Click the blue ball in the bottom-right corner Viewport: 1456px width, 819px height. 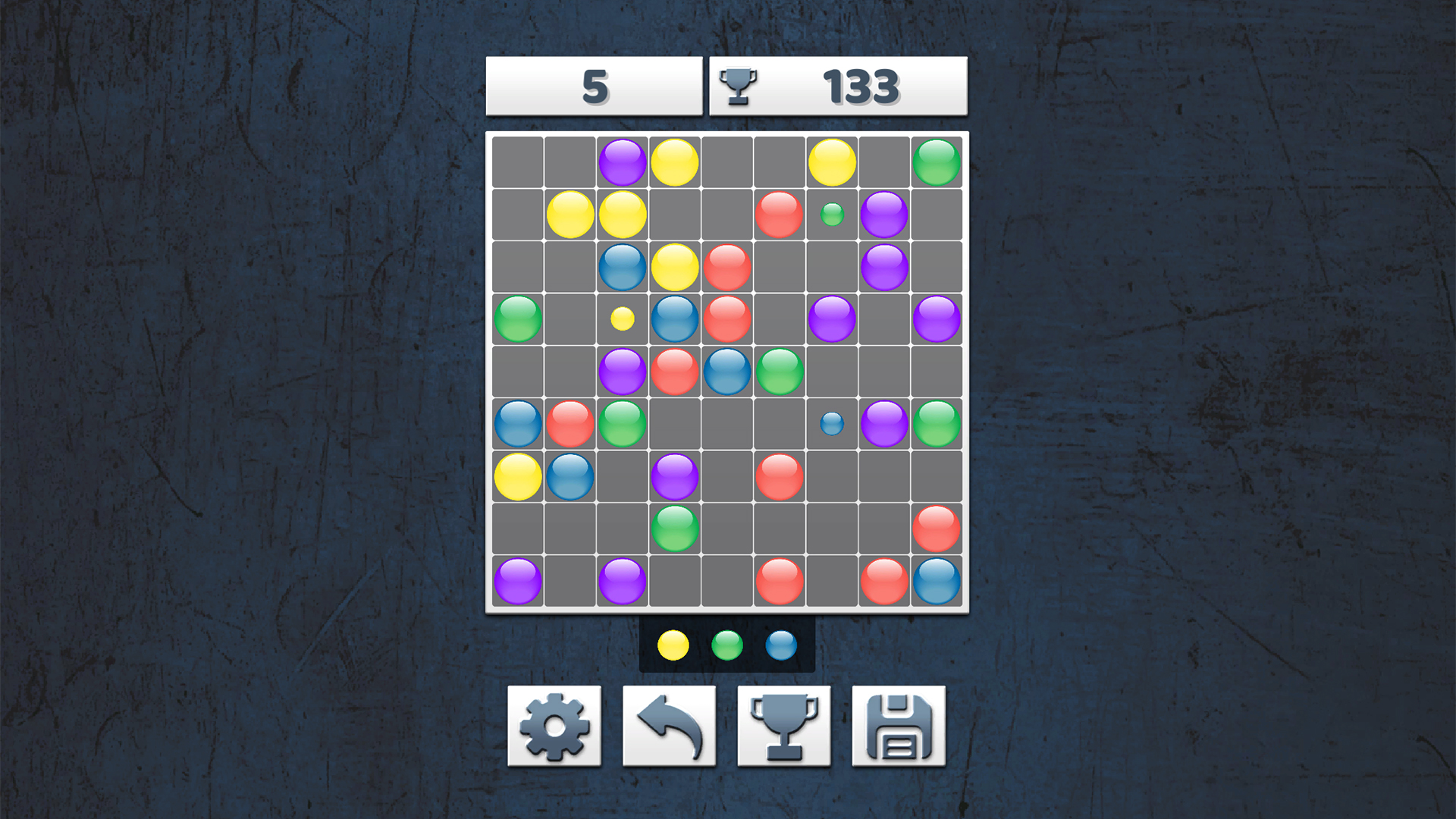937,579
